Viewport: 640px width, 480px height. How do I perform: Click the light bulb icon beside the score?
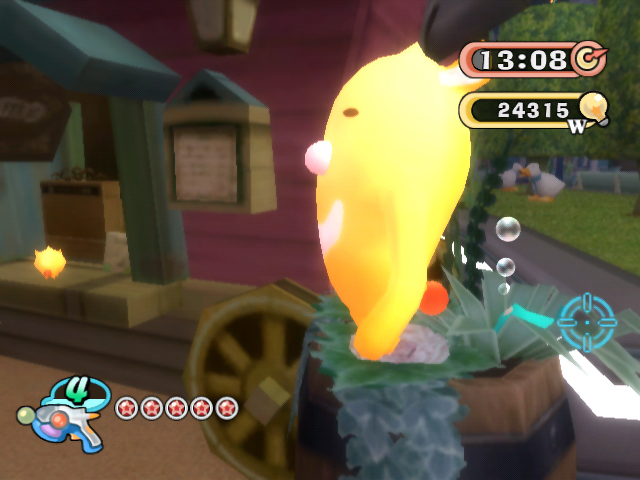click(593, 106)
